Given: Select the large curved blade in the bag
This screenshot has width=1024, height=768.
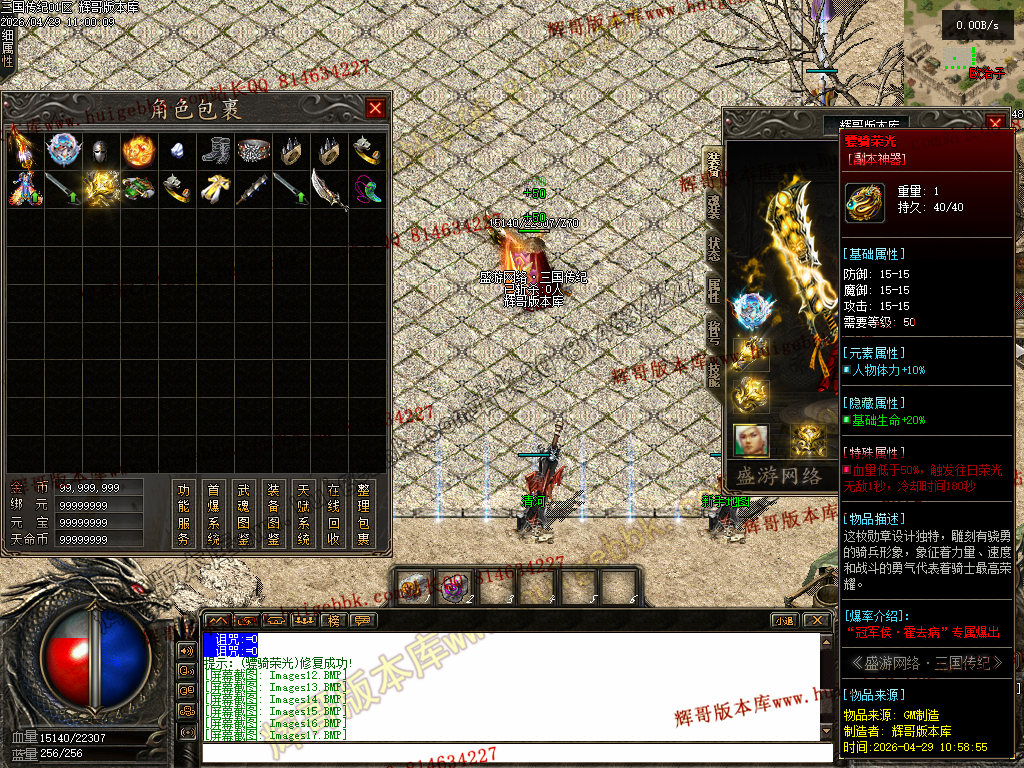Looking at the screenshot, I should coord(329,189).
